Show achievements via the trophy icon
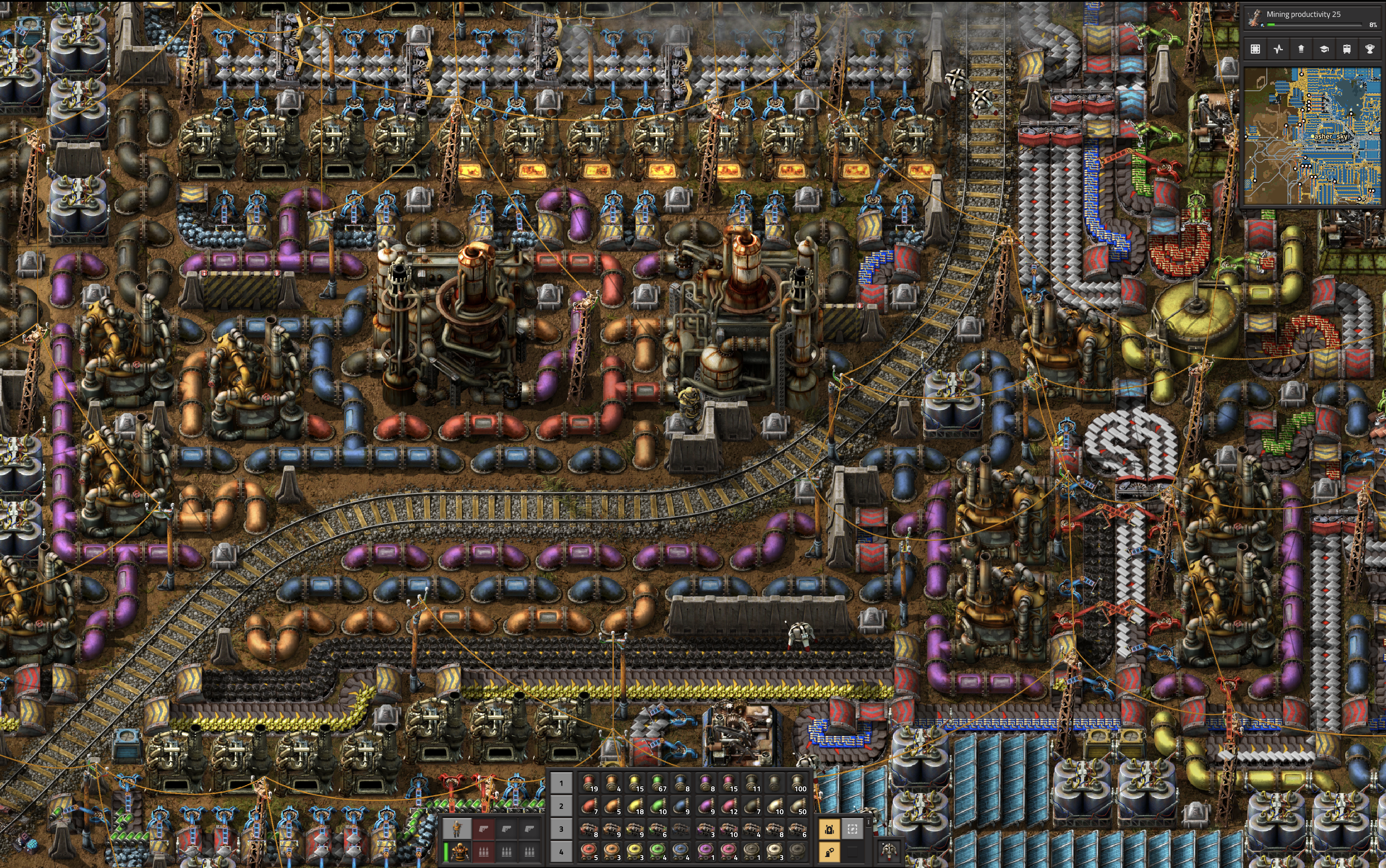Image resolution: width=1386 pixels, height=868 pixels. [x=1369, y=49]
